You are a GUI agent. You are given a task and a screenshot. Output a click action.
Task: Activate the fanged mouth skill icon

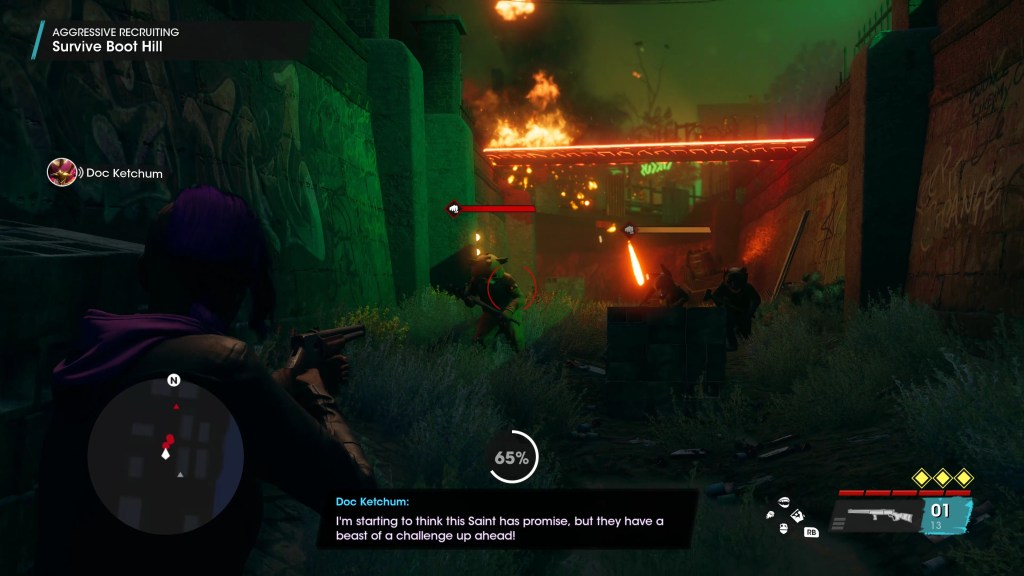784,502
